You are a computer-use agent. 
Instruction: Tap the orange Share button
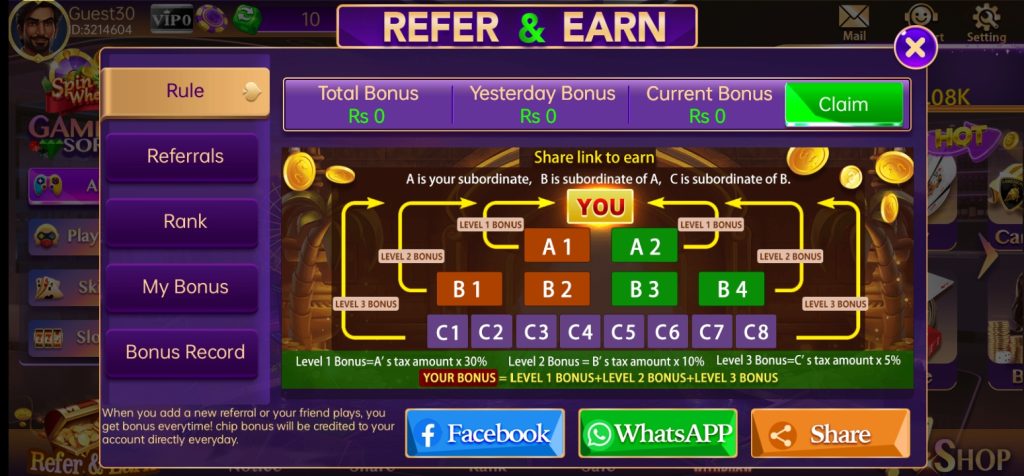click(x=830, y=433)
